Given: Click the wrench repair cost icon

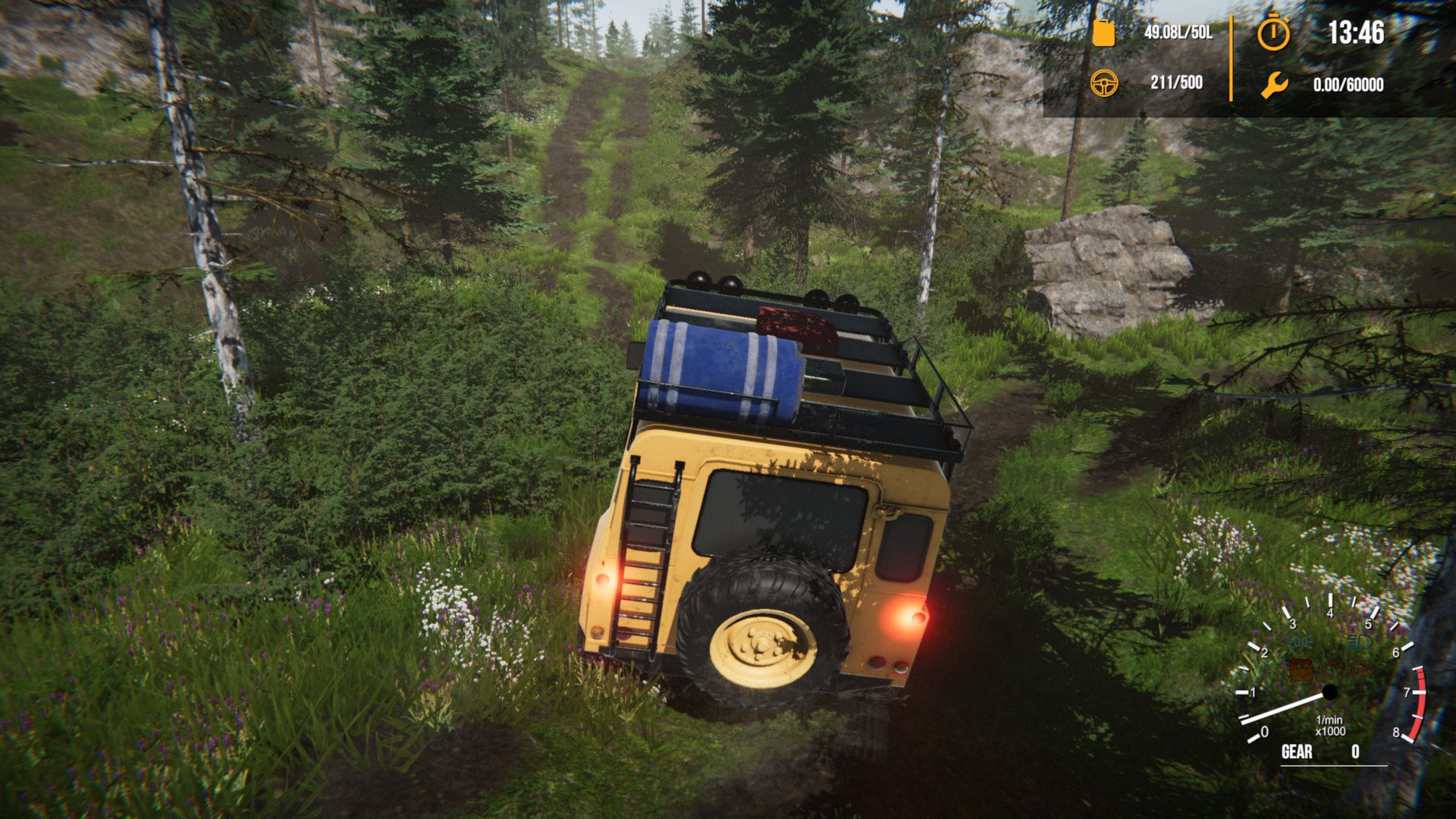Looking at the screenshot, I should (1273, 83).
